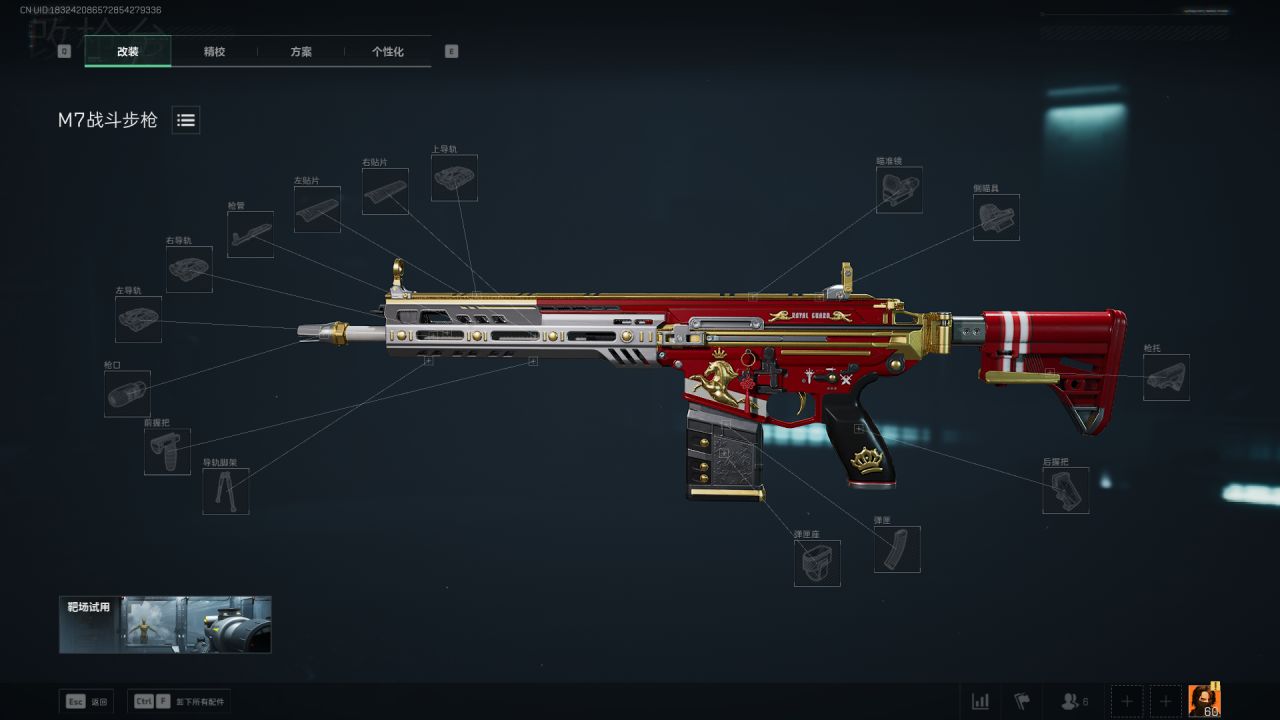The image size is (1280, 720).
Task: Select the 导轨脚架 bipod slot
Action: pyautogui.click(x=226, y=491)
